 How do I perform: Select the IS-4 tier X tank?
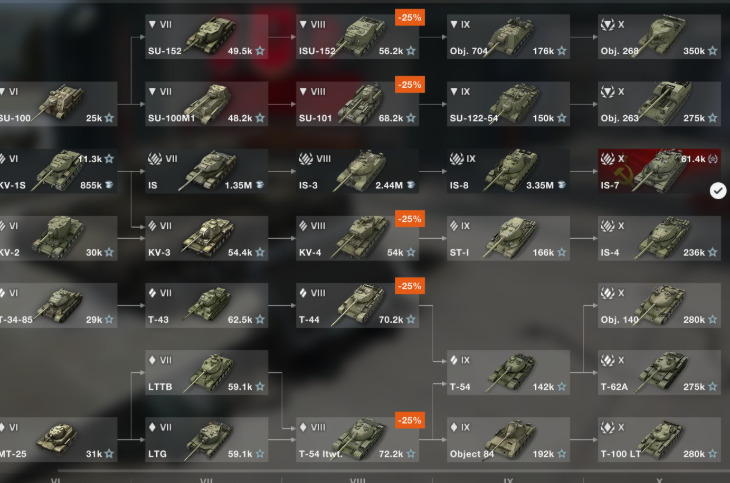(x=659, y=238)
